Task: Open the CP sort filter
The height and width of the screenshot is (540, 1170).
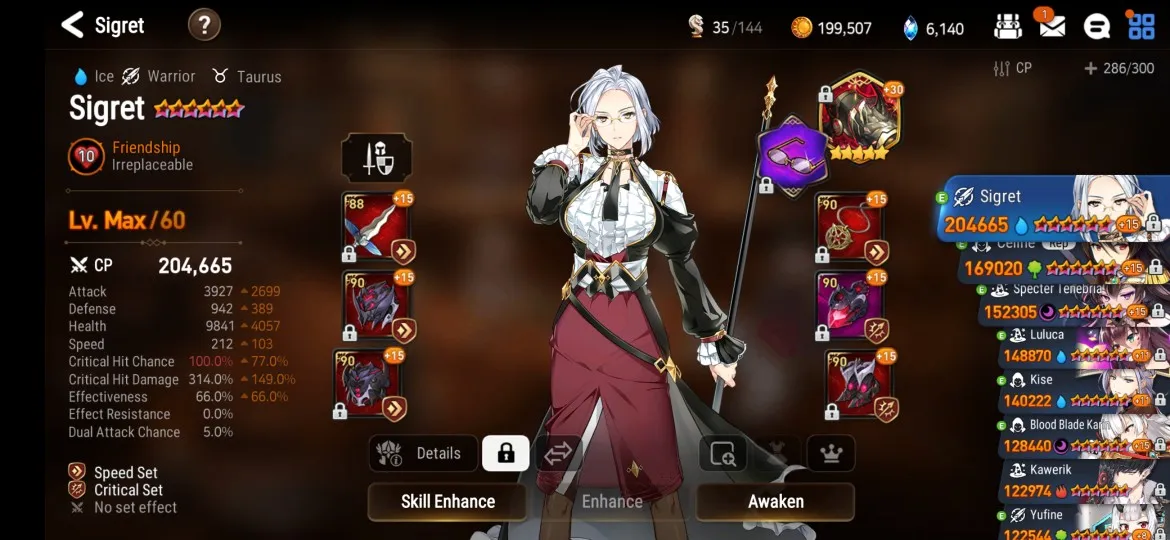Action: tap(1011, 68)
